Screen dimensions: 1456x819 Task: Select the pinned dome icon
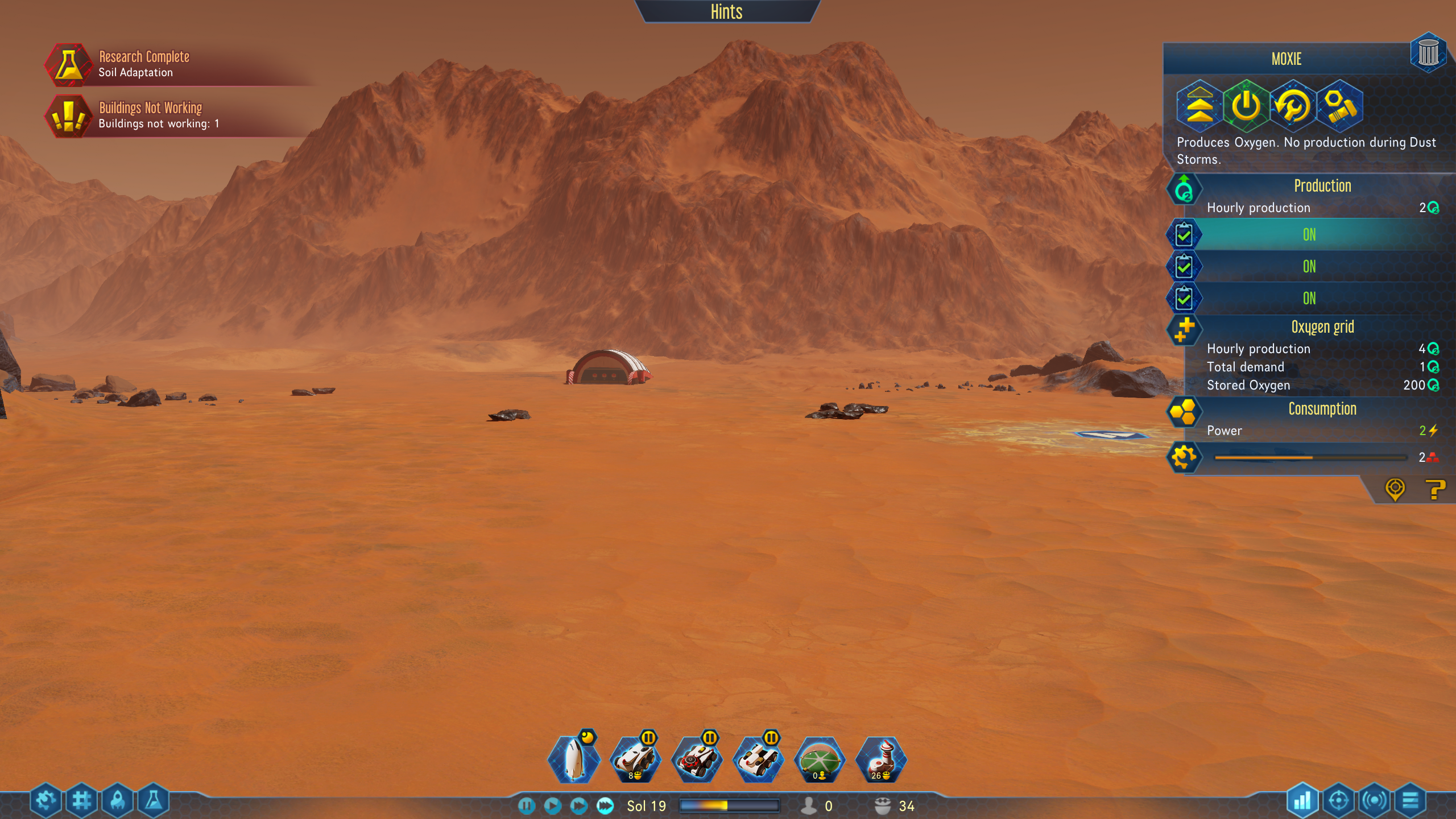pyautogui.click(x=820, y=760)
